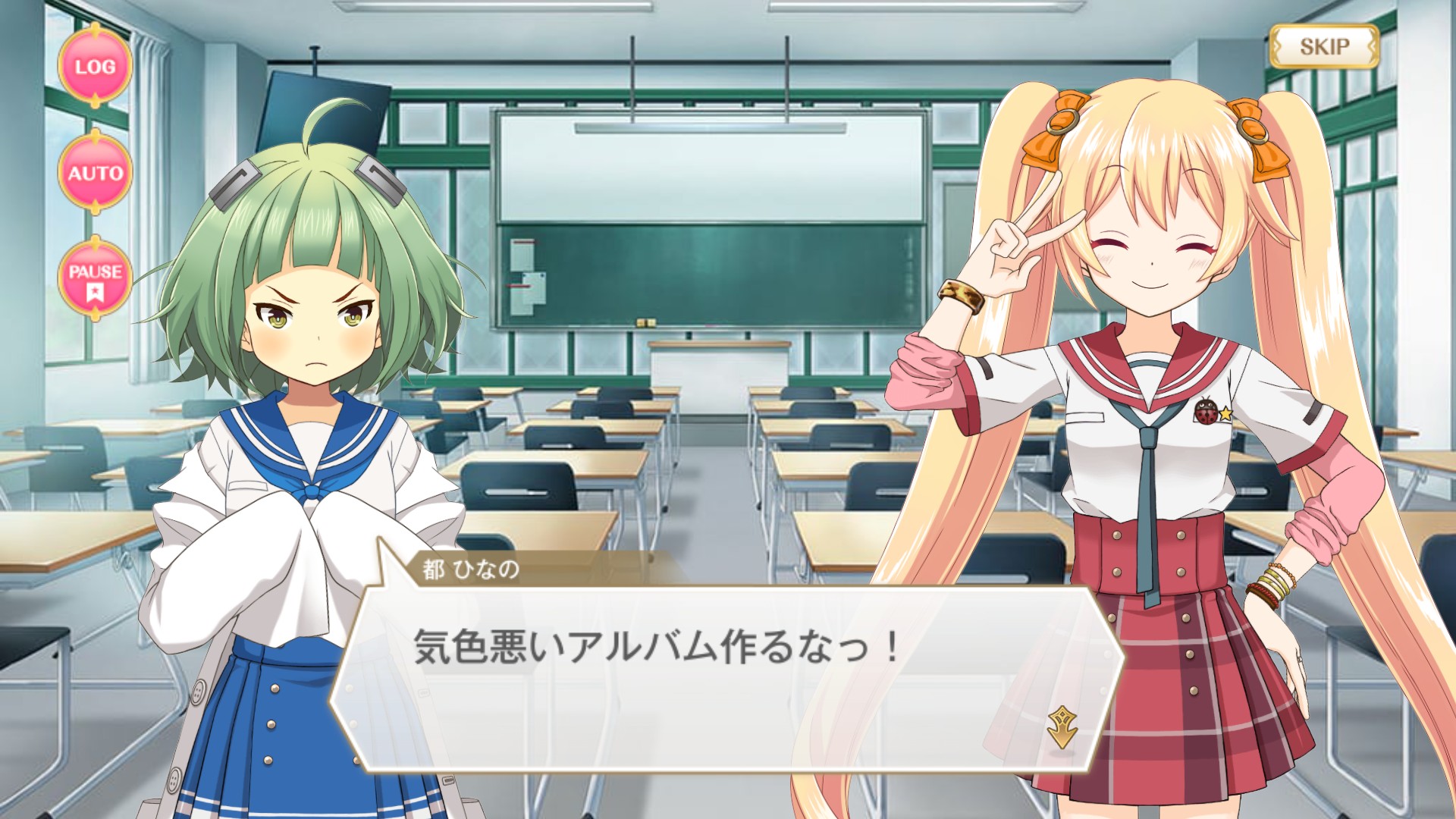
Task: Click the pink PAUSE button
Action: [x=96, y=279]
